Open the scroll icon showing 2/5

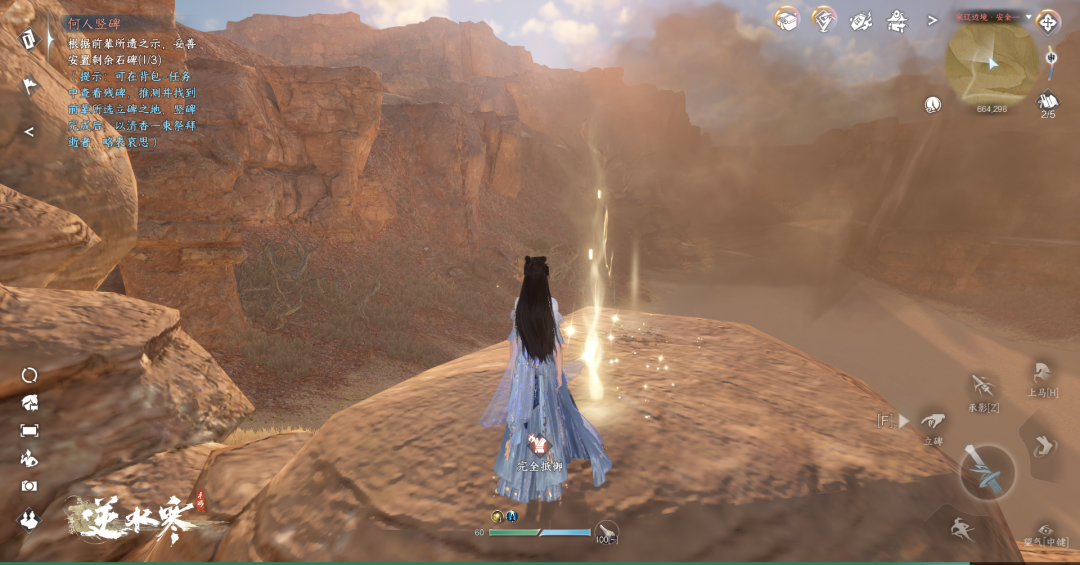click(1048, 101)
